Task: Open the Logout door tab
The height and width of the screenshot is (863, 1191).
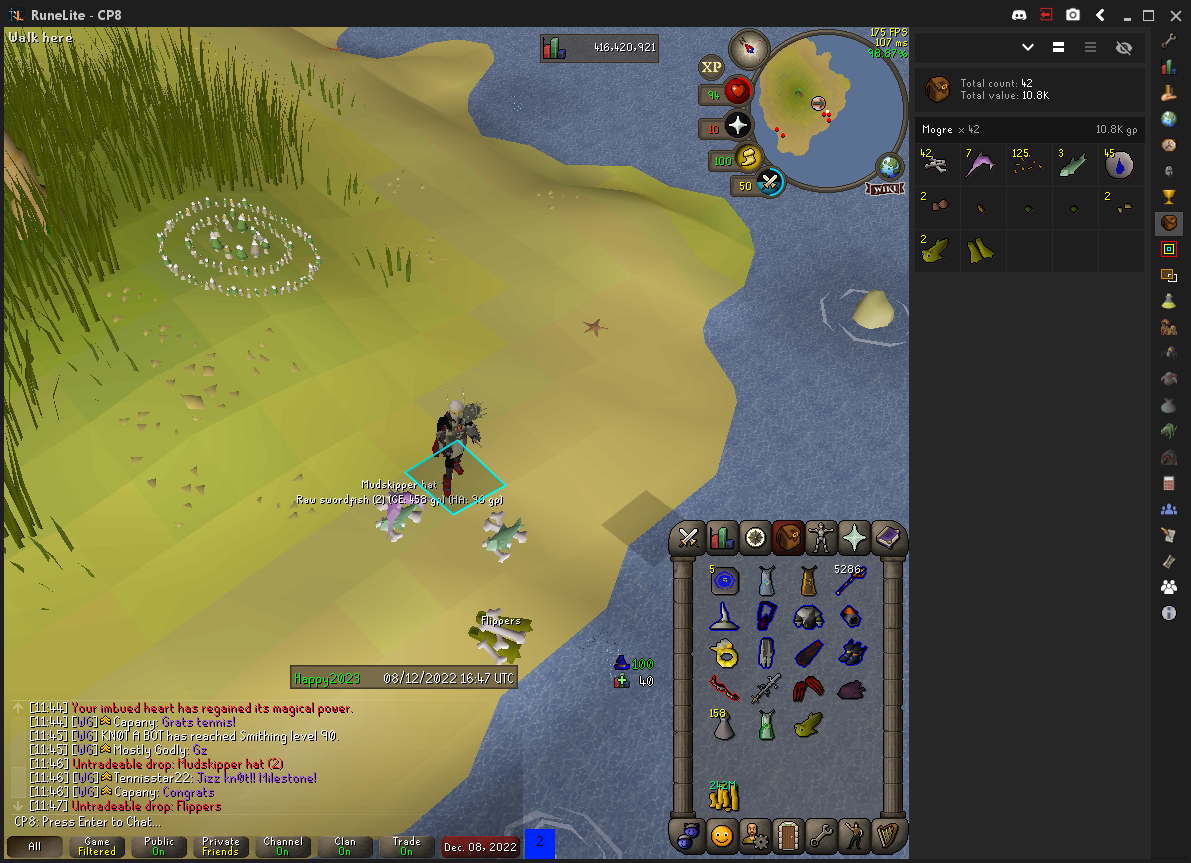Action: (x=788, y=833)
